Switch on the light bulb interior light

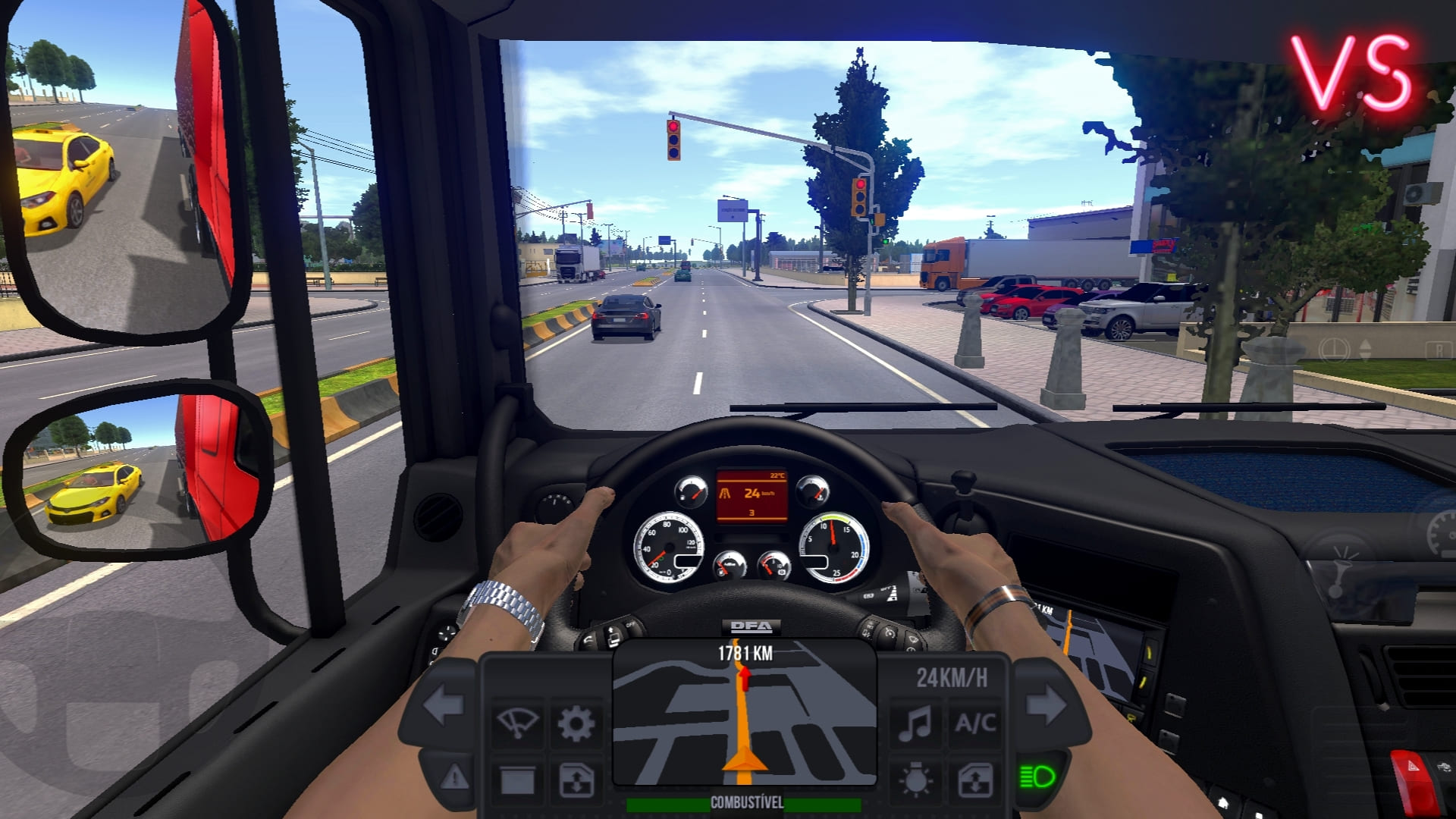click(915, 780)
